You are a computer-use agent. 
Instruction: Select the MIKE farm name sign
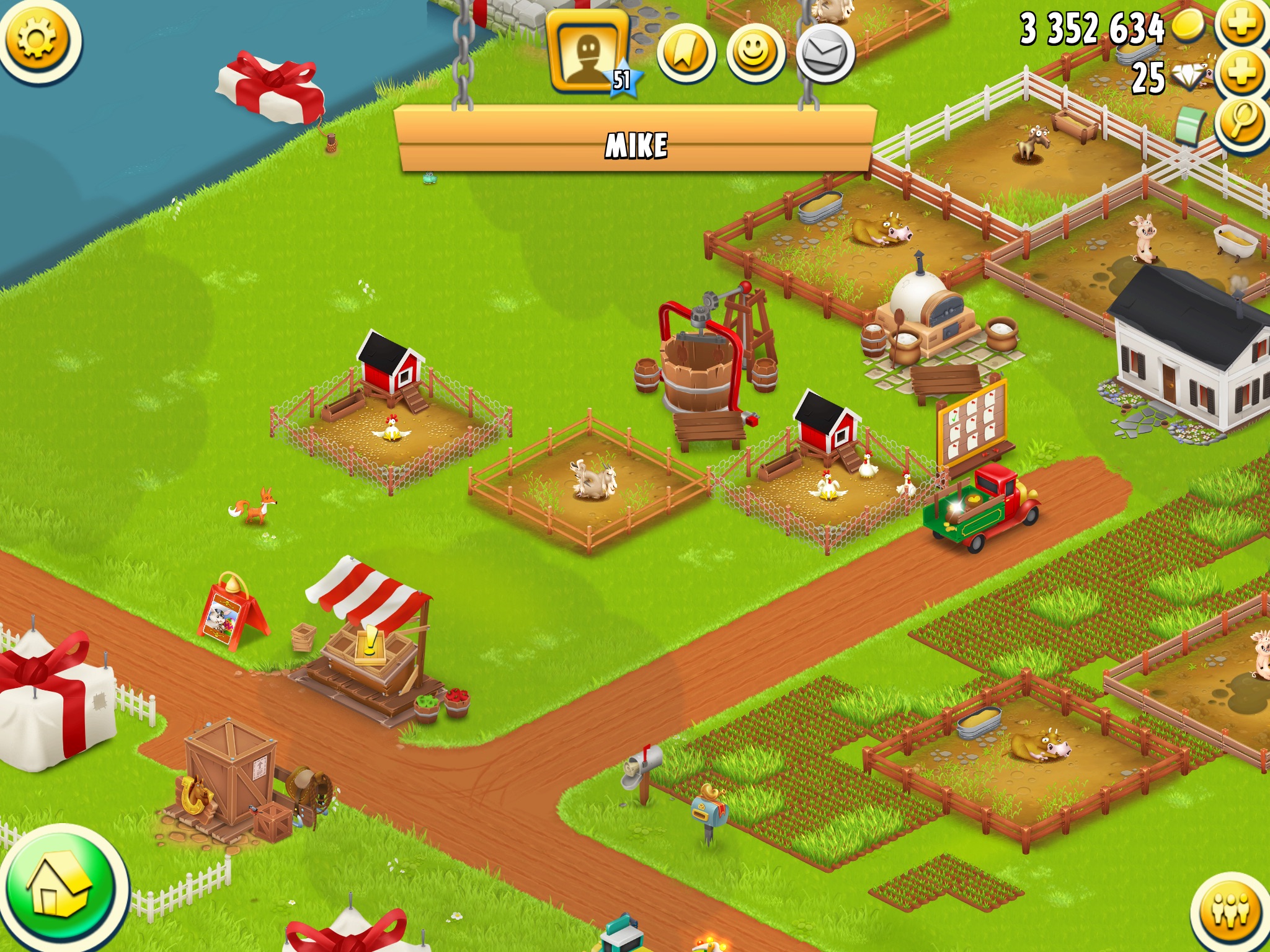click(636, 144)
